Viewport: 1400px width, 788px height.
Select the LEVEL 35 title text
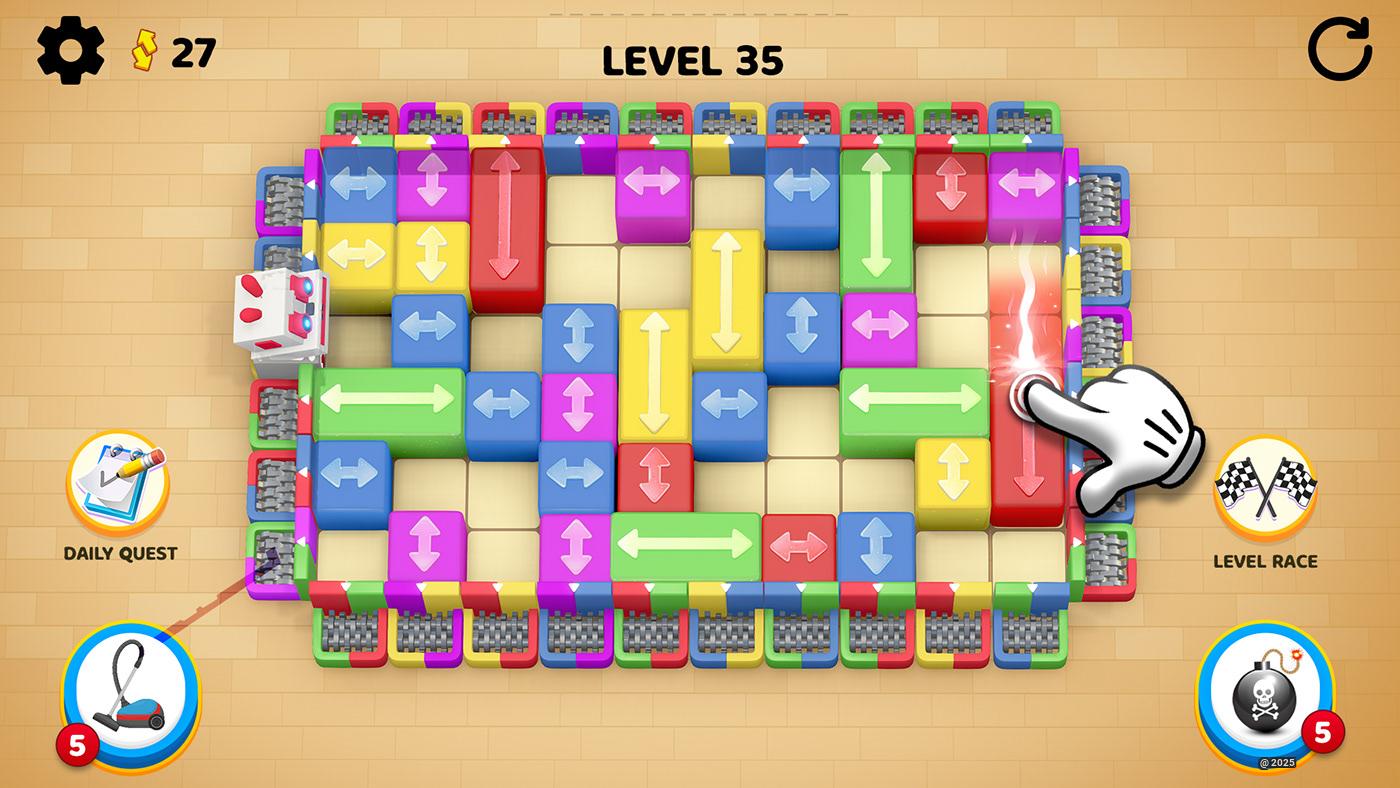[x=694, y=60]
